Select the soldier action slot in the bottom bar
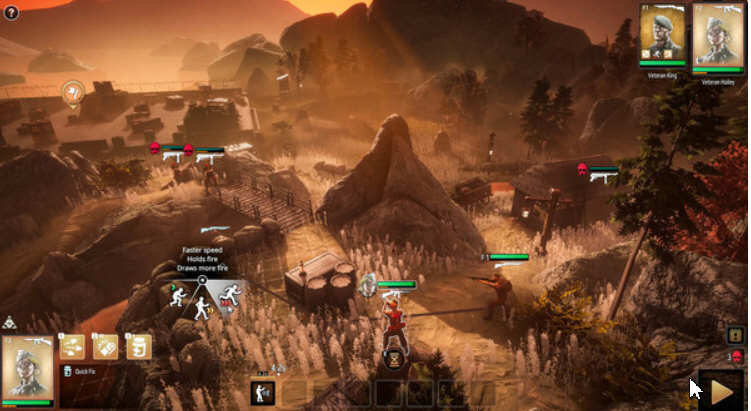 tap(263, 392)
